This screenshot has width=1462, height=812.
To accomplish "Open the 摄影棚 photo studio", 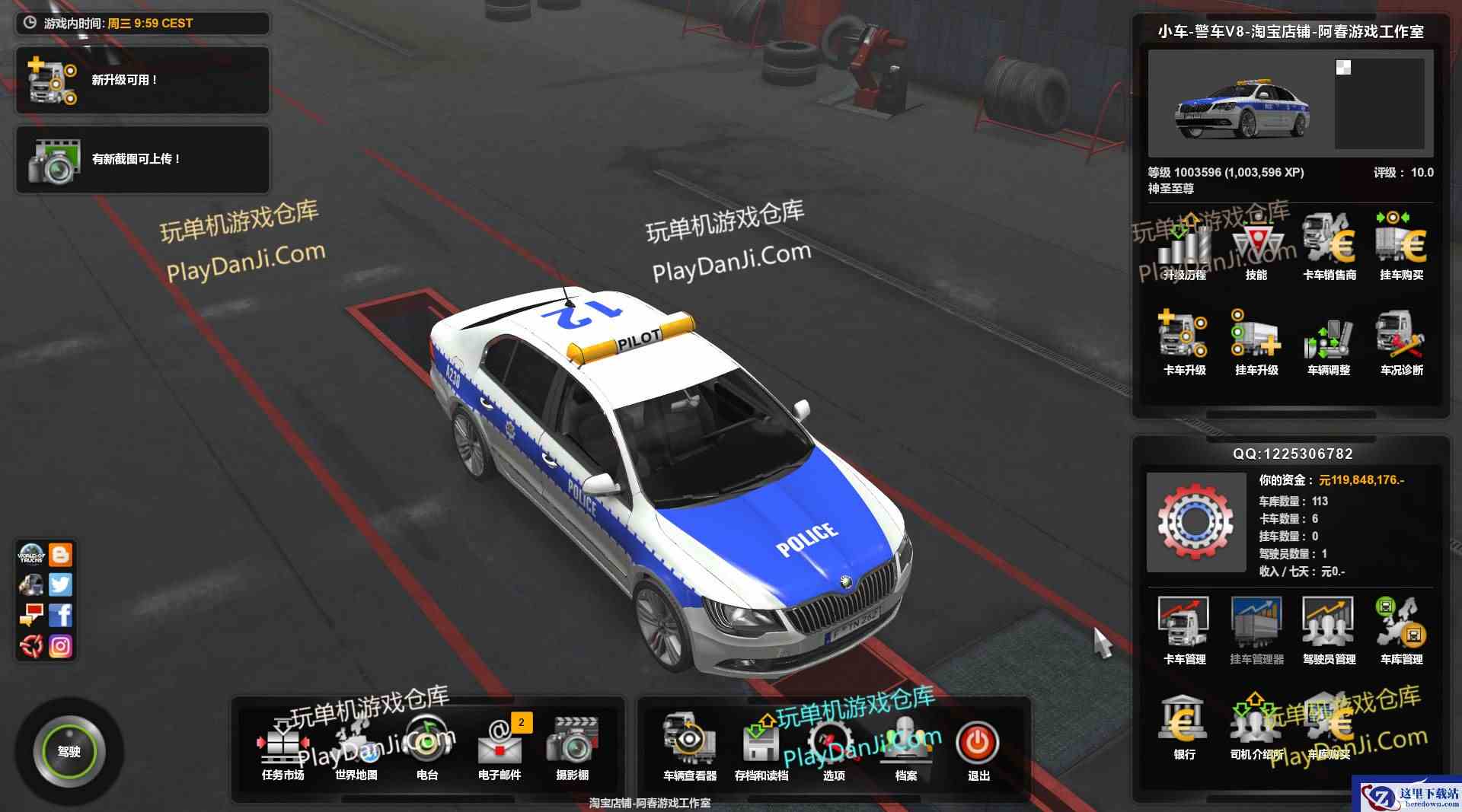I will tap(572, 747).
